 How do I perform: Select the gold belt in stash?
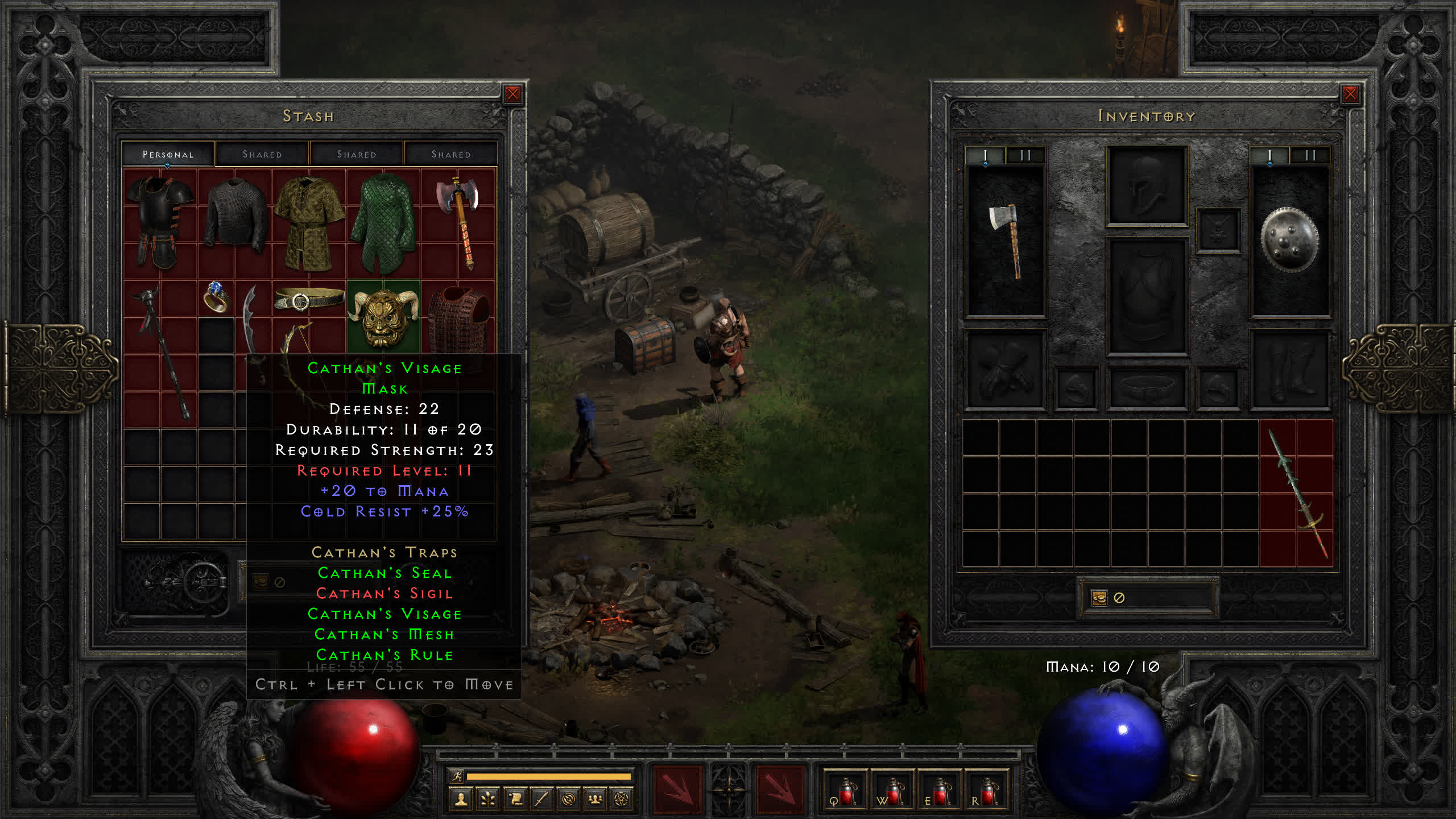[309, 298]
